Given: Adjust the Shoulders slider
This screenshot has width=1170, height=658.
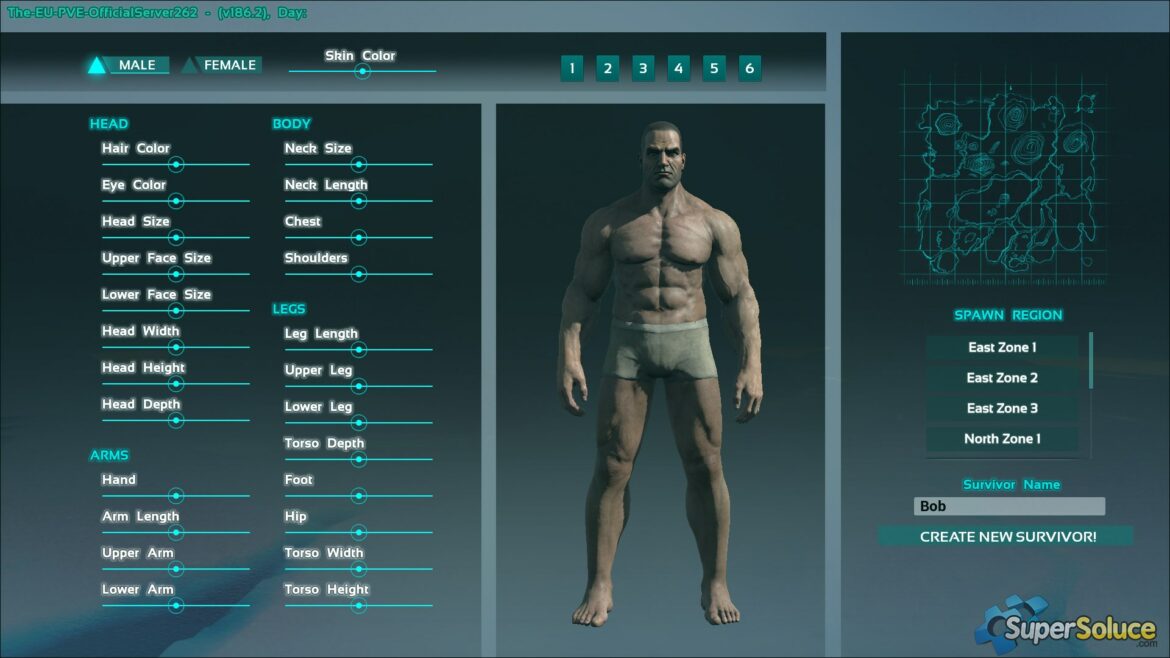Looking at the screenshot, I should point(359,274).
